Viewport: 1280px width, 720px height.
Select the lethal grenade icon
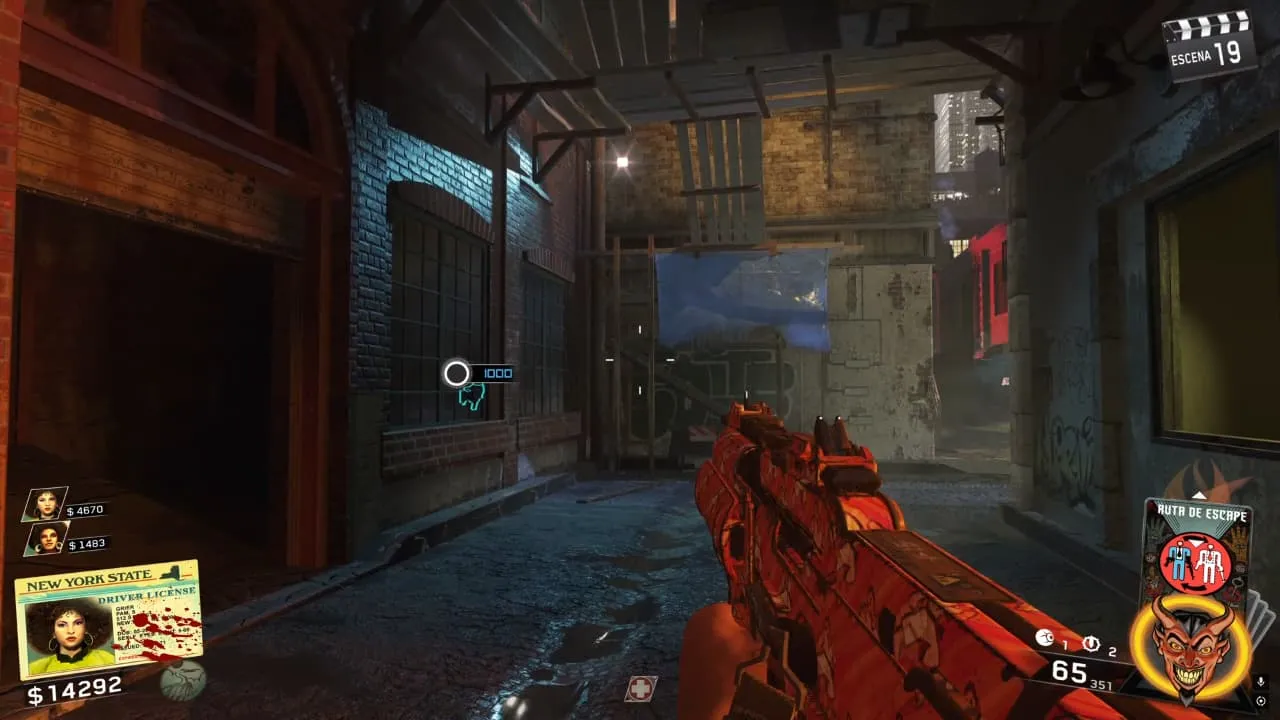coord(1044,638)
